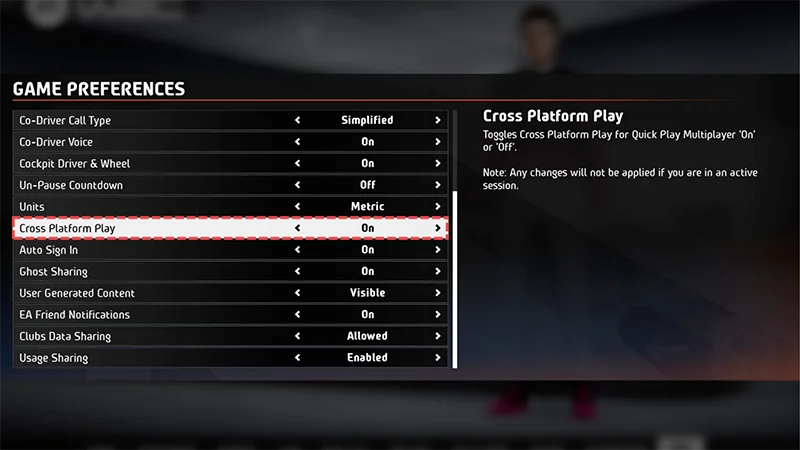Click left arrow beside Units Metric value

(x=297, y=207)
